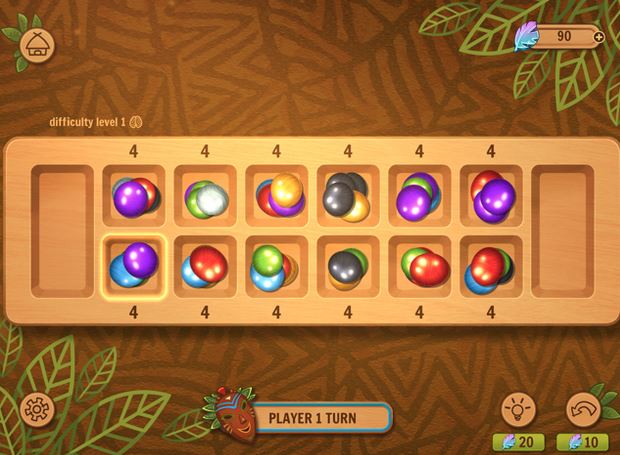Select the highlighted pit with purple marble

pyautogui.click(x=133, y=267)
